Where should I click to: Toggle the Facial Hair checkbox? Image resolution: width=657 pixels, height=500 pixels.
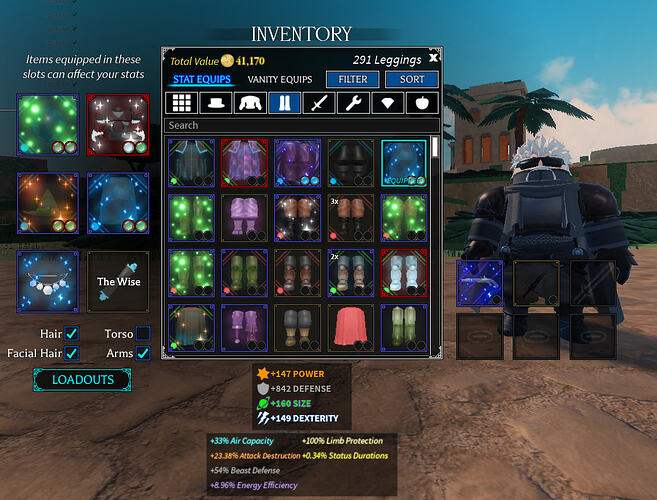pos(72,352)
